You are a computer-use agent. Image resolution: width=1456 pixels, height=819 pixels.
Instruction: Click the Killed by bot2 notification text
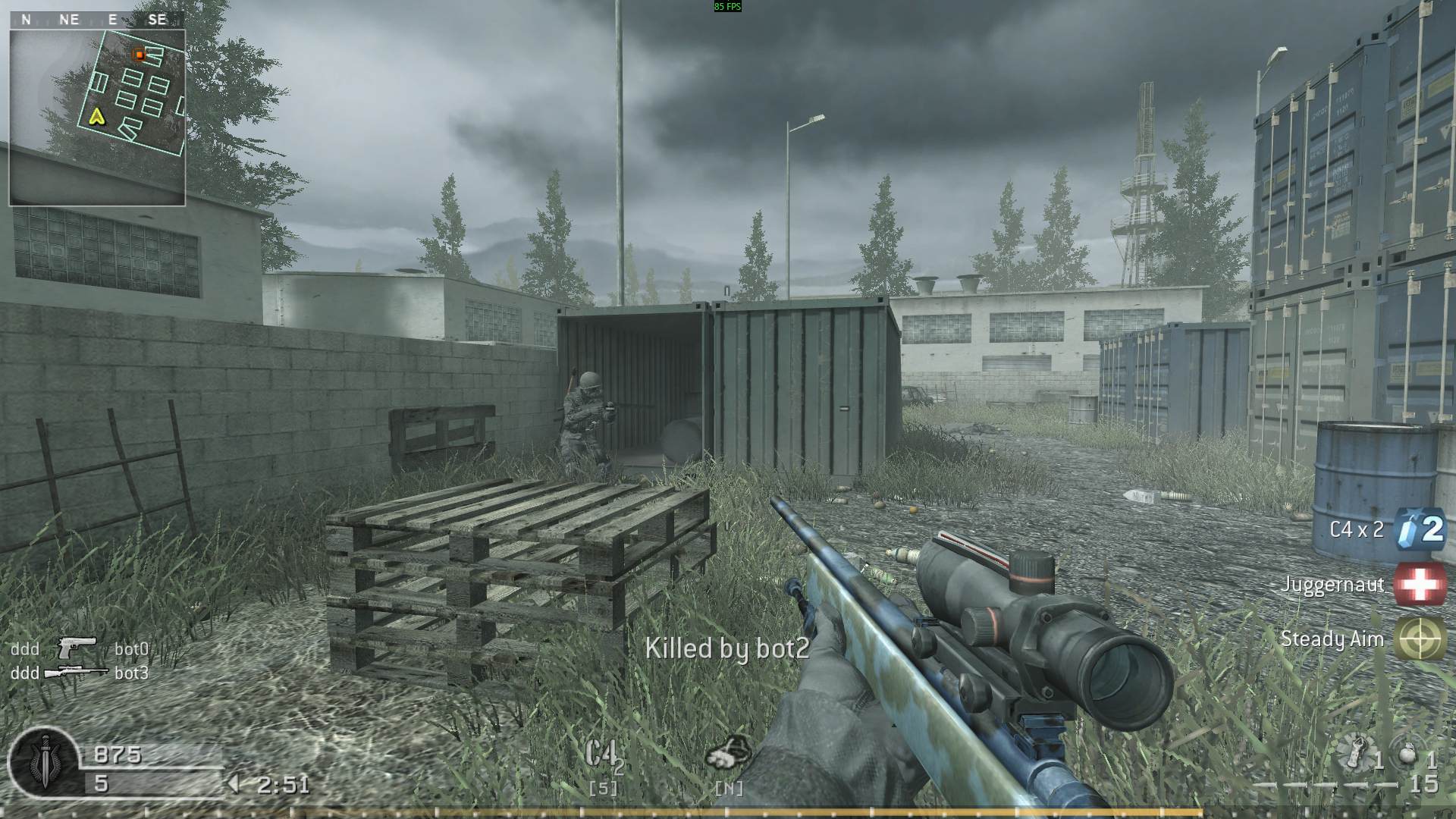click(x=726, y=648)
